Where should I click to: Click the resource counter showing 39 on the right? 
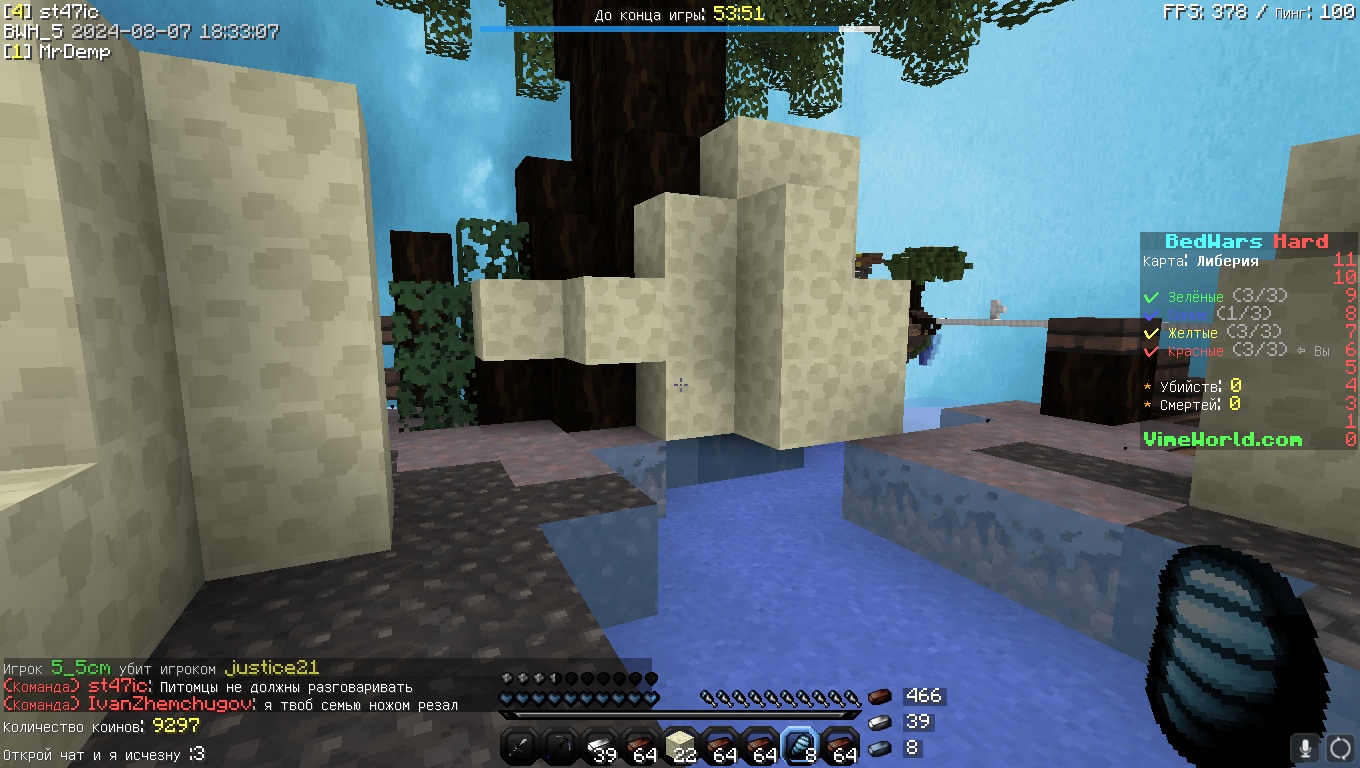[920, 722]
